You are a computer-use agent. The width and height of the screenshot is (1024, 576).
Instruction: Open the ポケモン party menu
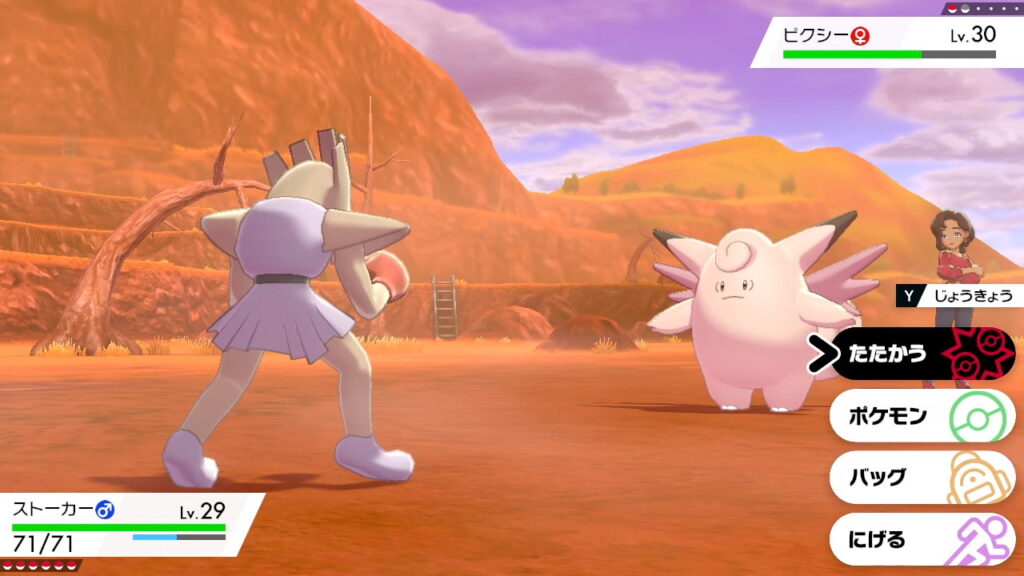922,416
